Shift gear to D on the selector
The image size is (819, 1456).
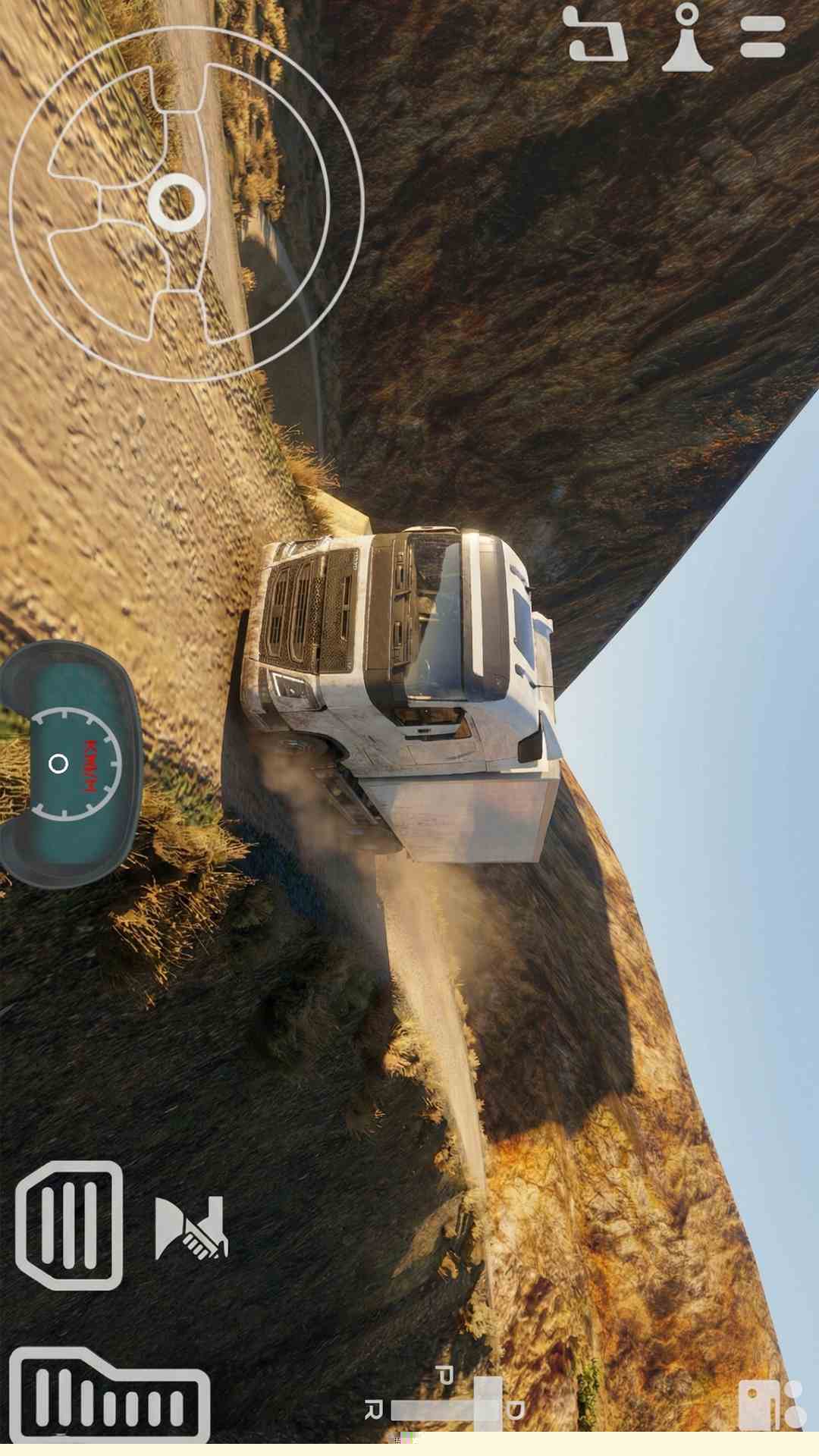pyautogui.click(x=516, y=1410)
